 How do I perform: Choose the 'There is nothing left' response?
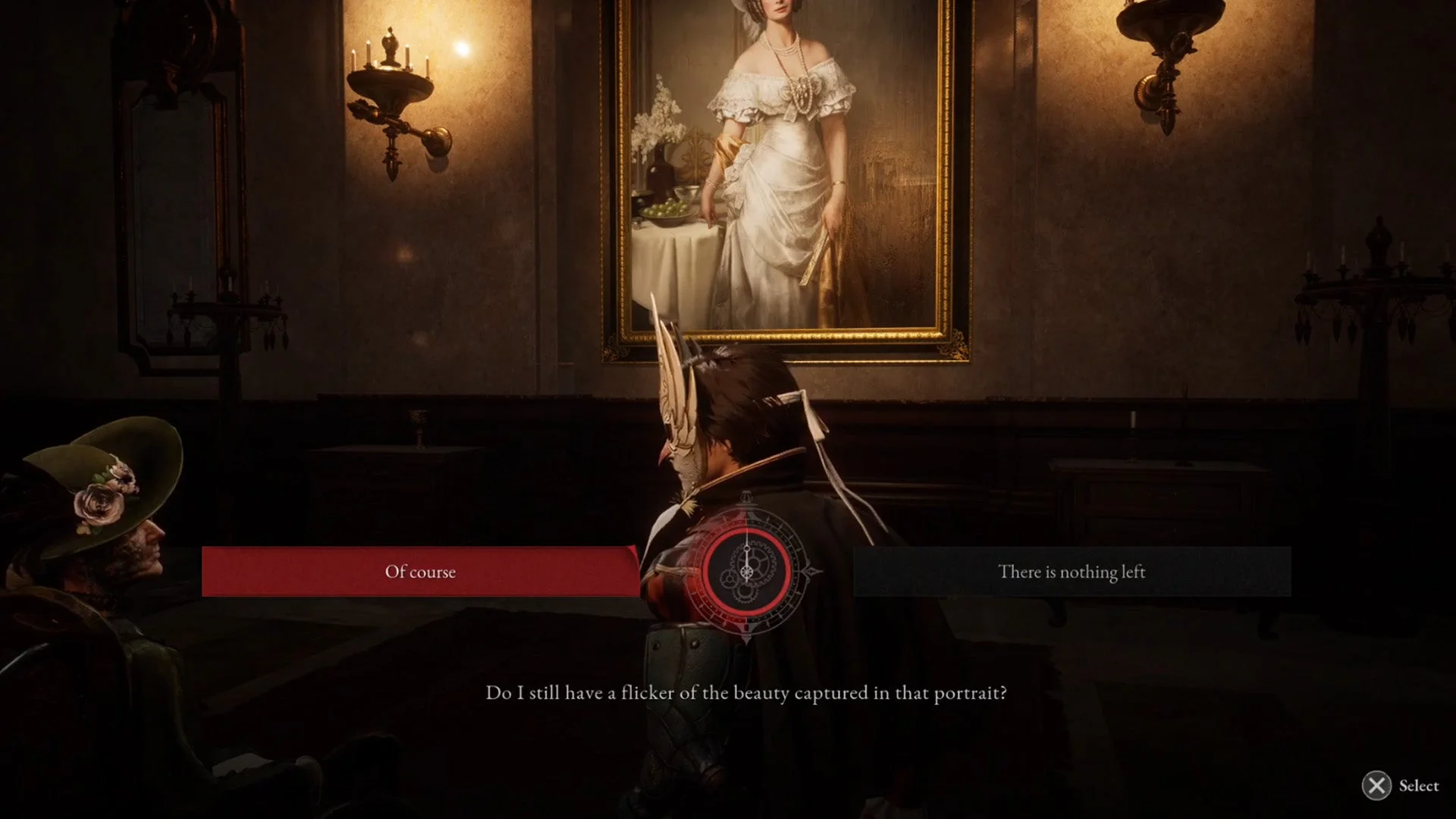1072,572
